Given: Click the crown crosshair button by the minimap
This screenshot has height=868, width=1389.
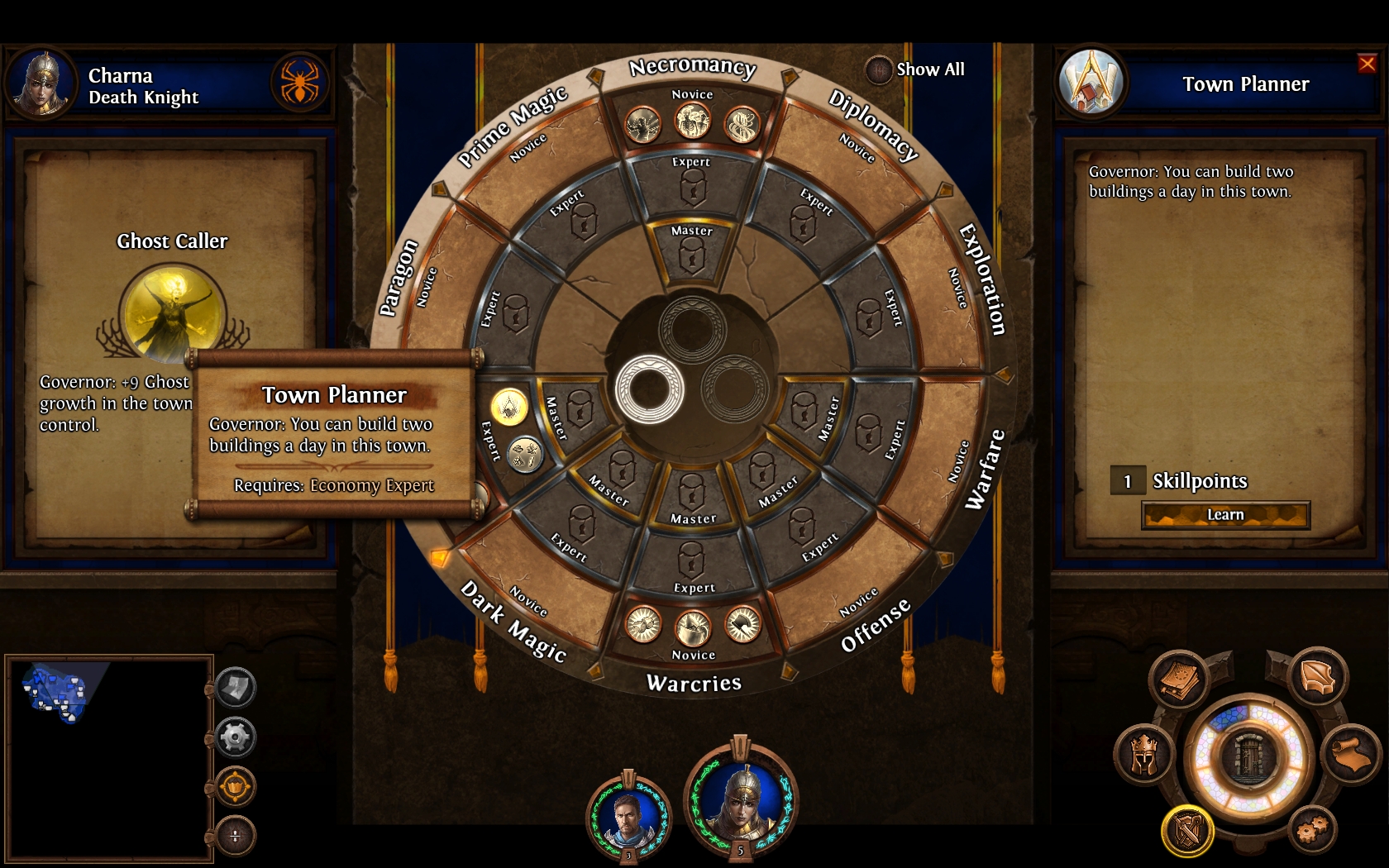Looking at the screenshot, I should 236,786.
